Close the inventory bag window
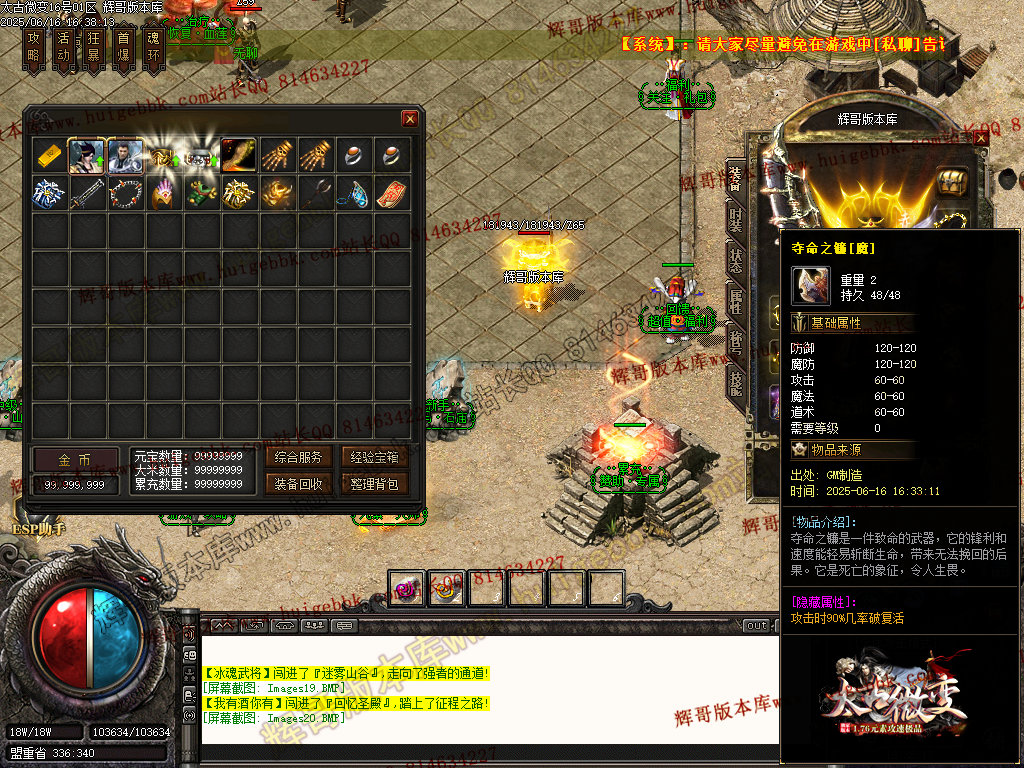1024x768 pixels. click(410, 118)
